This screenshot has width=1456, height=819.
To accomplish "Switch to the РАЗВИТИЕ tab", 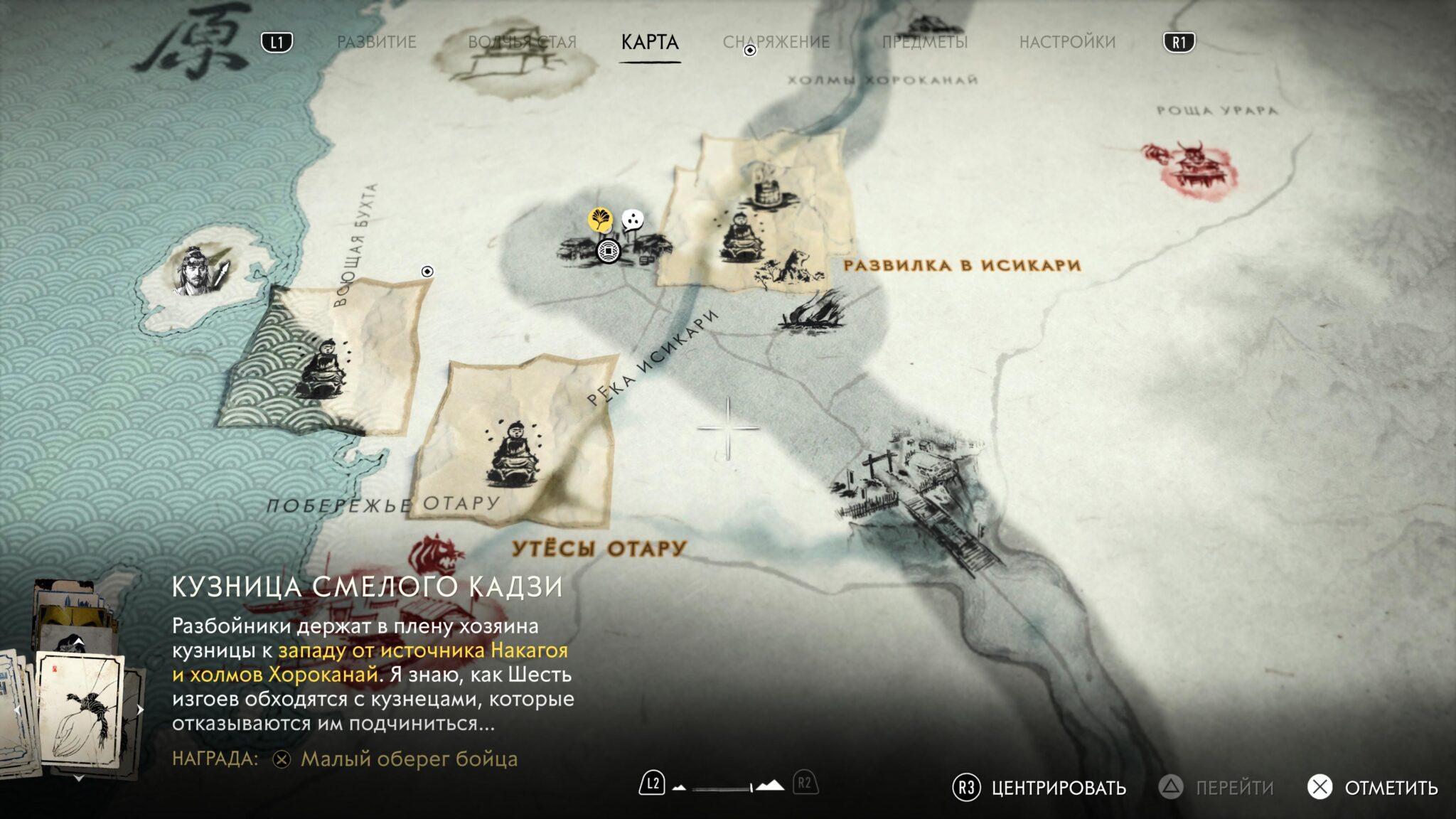I will (x=376, y=42).
